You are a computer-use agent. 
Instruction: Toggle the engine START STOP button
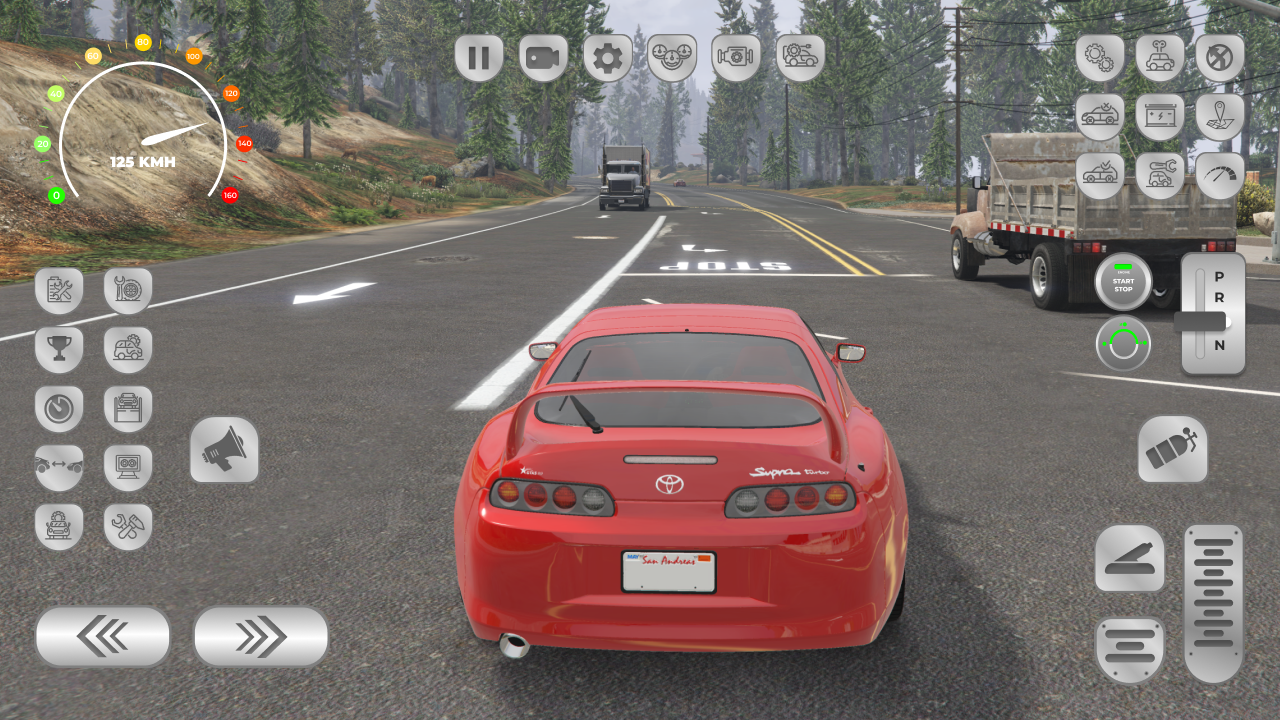[x=1123, y=282]
